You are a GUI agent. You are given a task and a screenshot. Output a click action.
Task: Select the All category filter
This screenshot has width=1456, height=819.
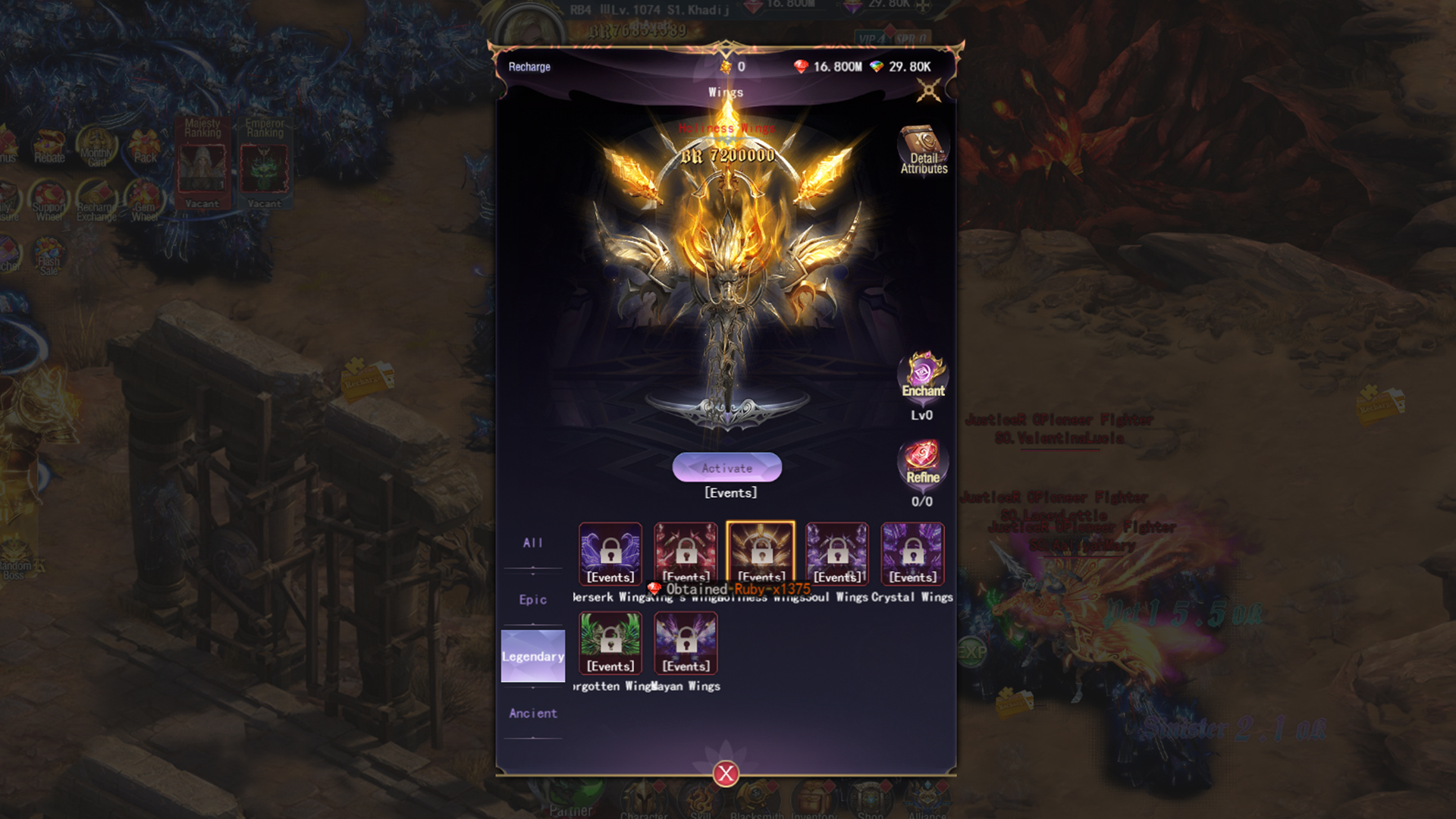533,542
